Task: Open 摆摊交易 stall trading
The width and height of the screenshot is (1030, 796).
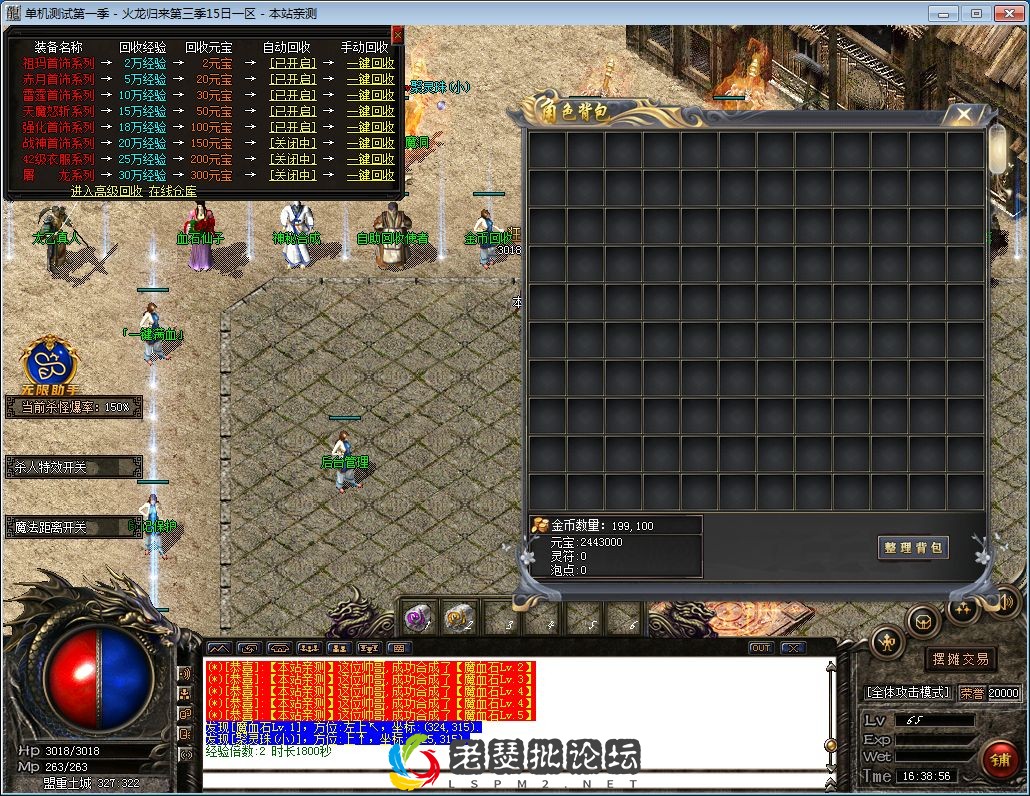Action: (960, 658)
